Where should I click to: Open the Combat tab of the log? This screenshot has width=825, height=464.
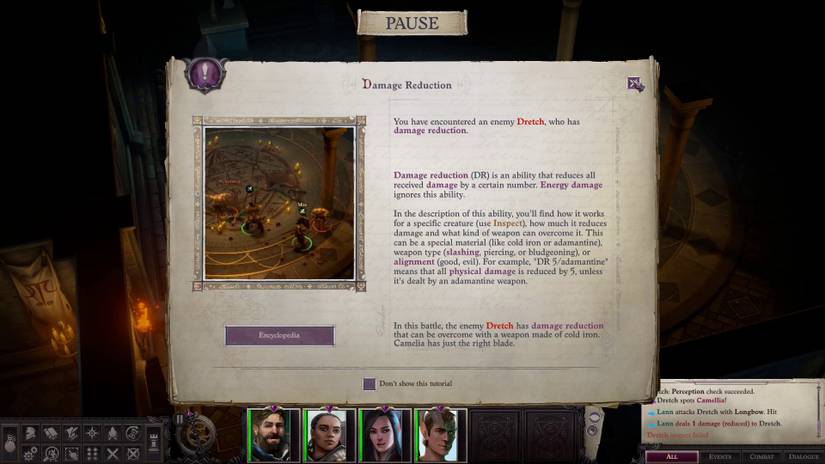(x=762, y=456)
